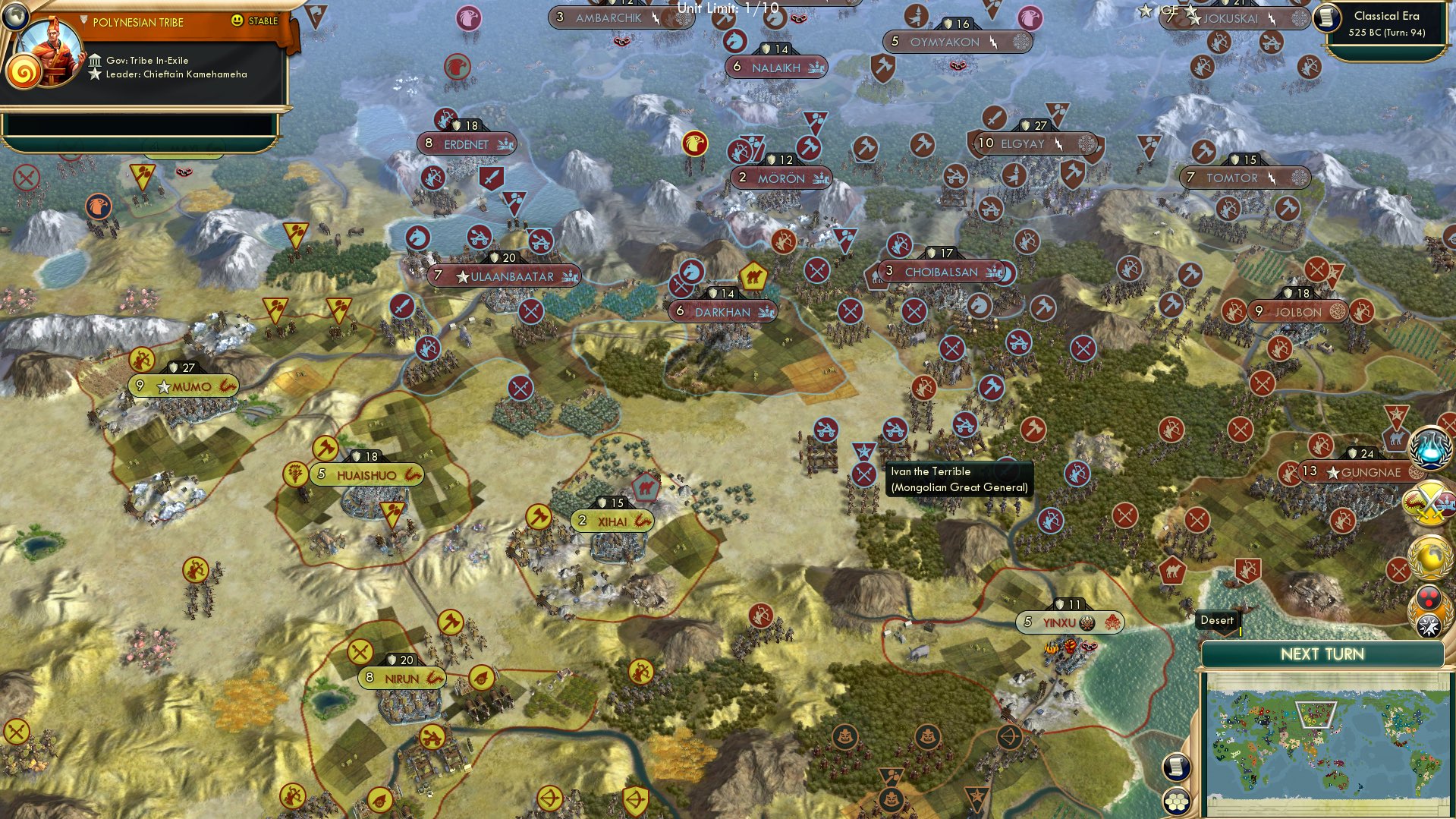The width and height of the screenshot is (1456, 819).
Task: Select the Darkhan city banner
Action: (722, 311)
